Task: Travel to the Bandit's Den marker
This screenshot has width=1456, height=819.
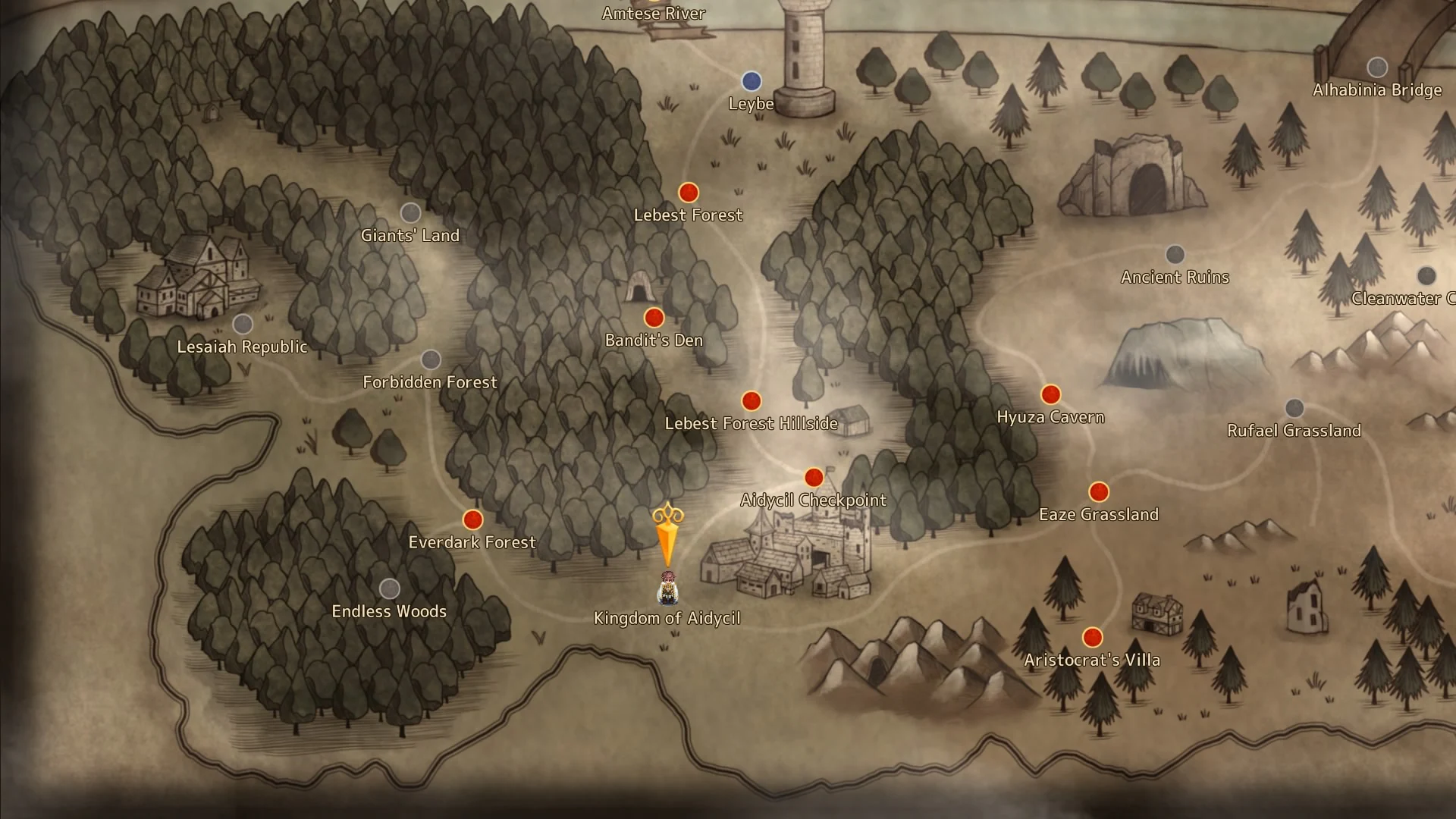Action: point(654,318)
